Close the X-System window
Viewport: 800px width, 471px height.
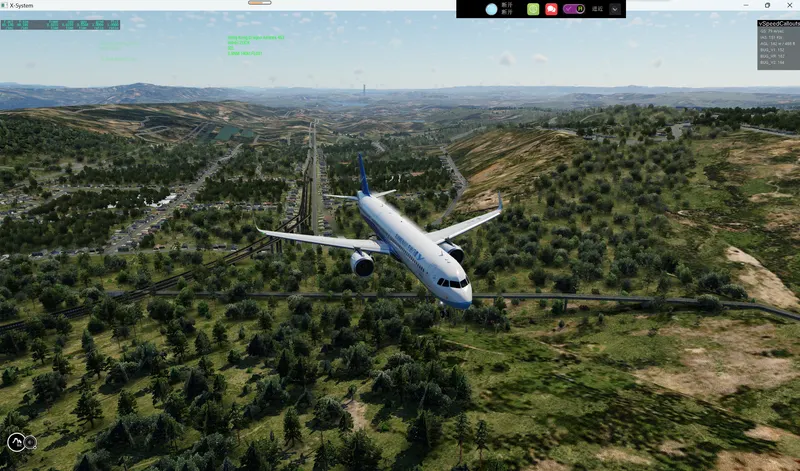point(789,5)
